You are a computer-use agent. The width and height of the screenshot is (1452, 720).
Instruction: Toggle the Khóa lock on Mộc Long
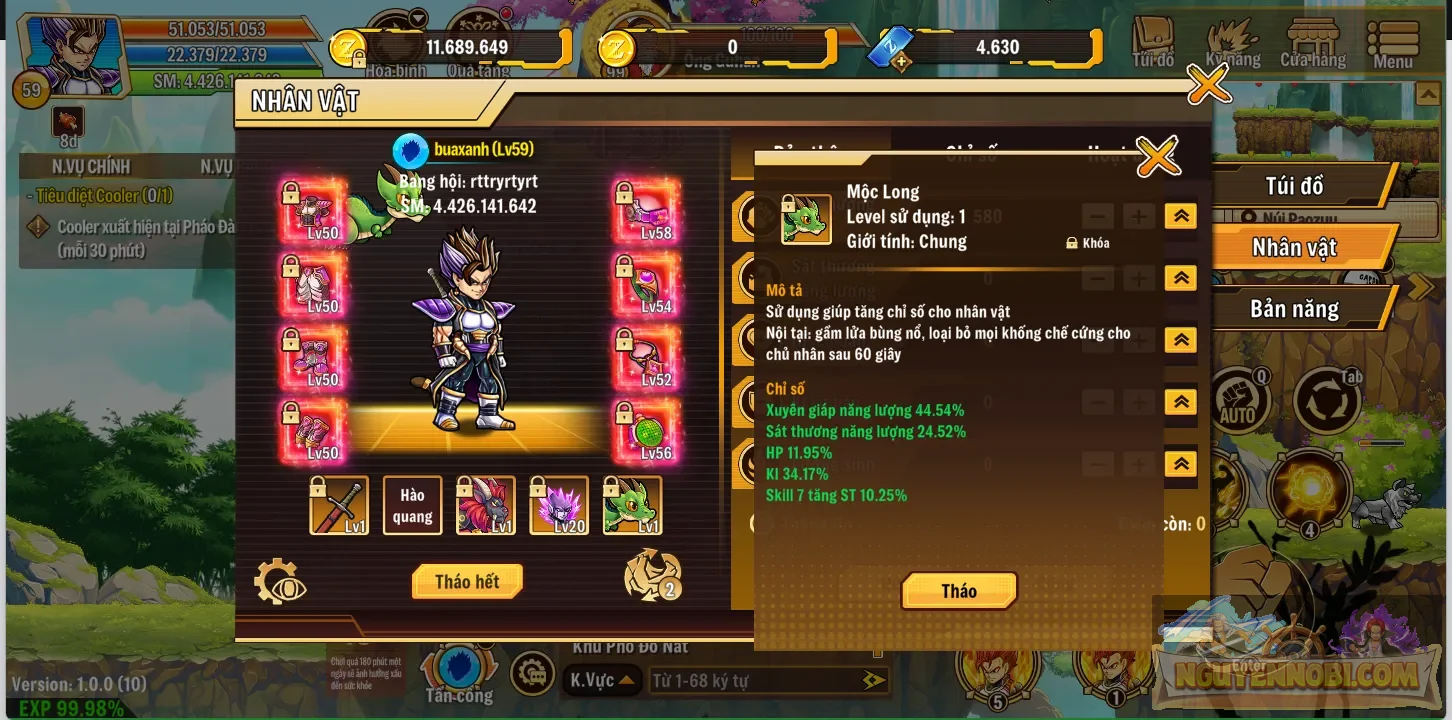point(1089,242)
